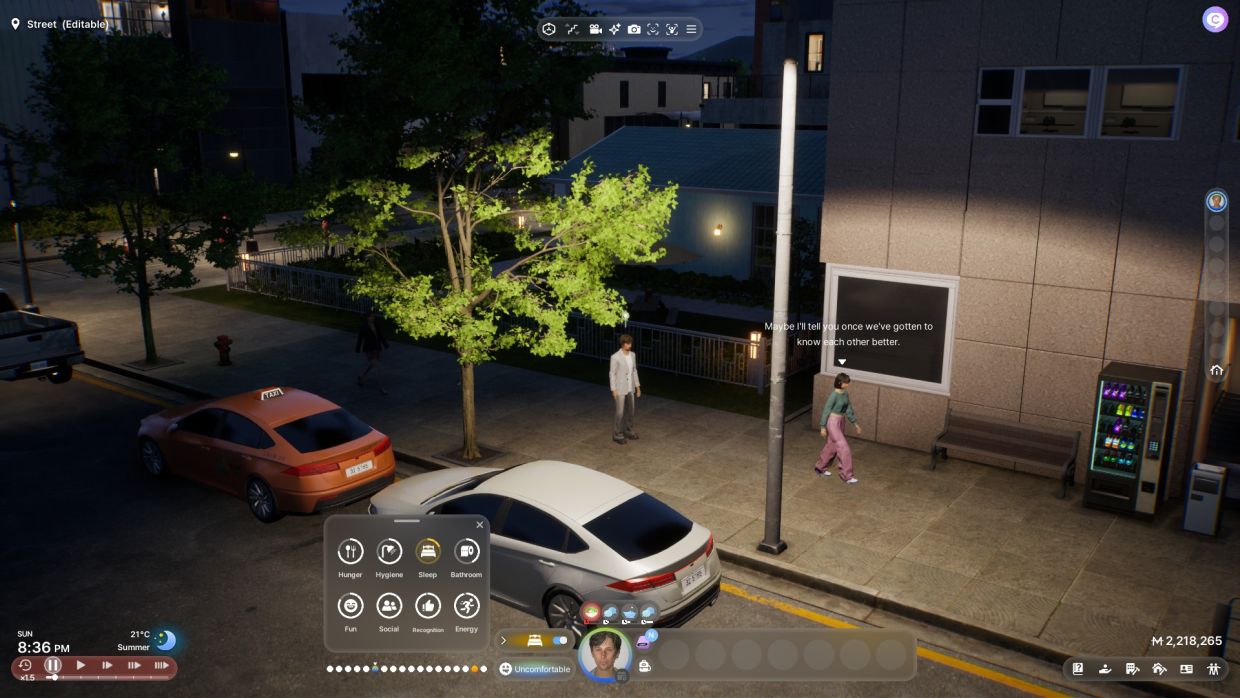
Task: Select the character portrait
Action: pos(604,655)
